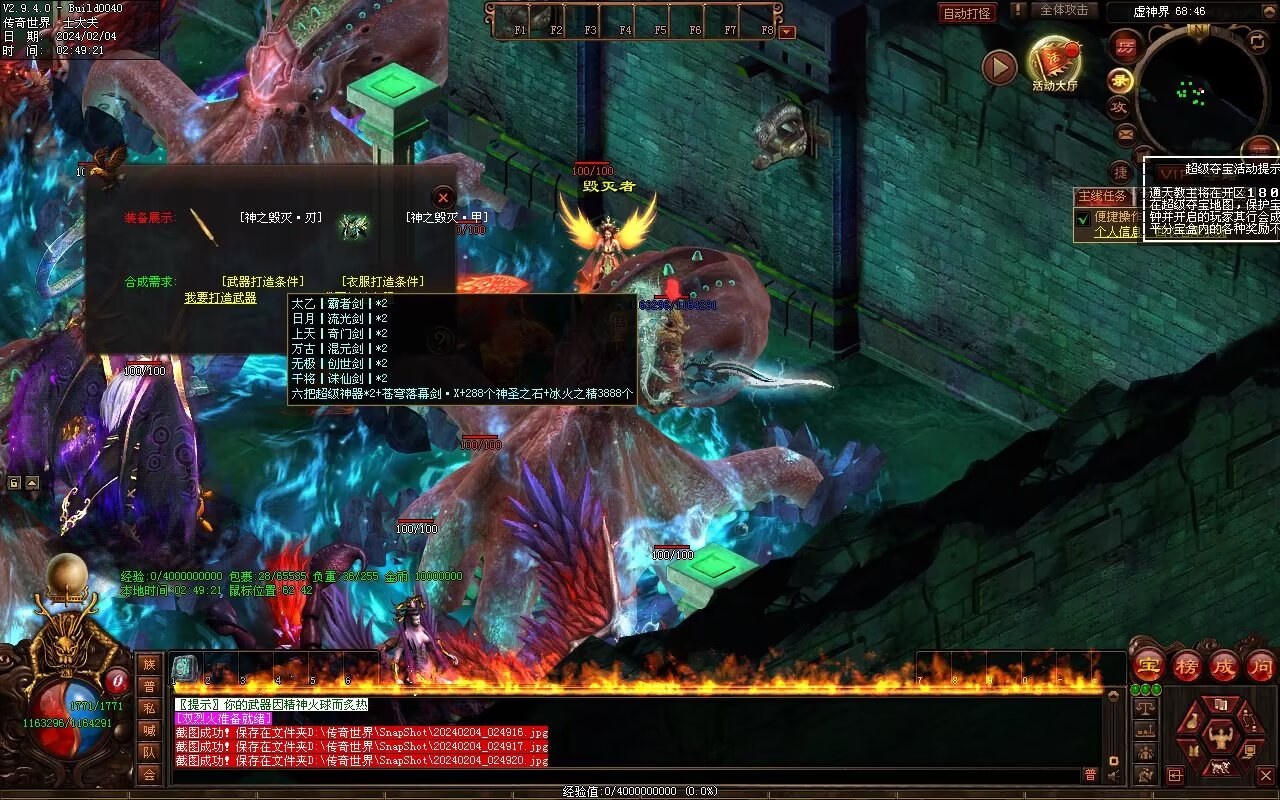Open the mail envelope icon
The image size is (1280, 800).
[1126, 134]
